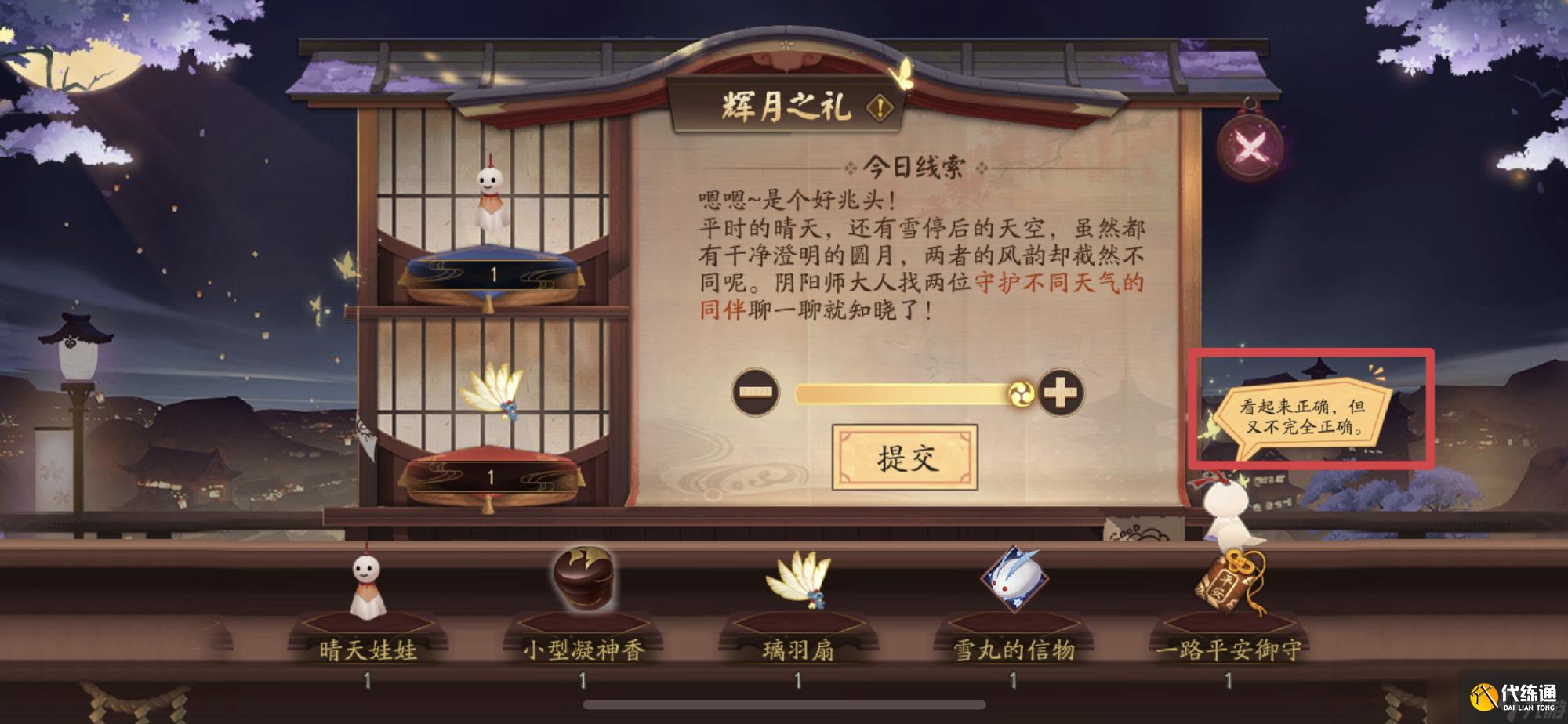Read the 今日线索 clue section header
Image resolution: width=1568 pixels, height=724 pixels.
(x=914, y=165)
